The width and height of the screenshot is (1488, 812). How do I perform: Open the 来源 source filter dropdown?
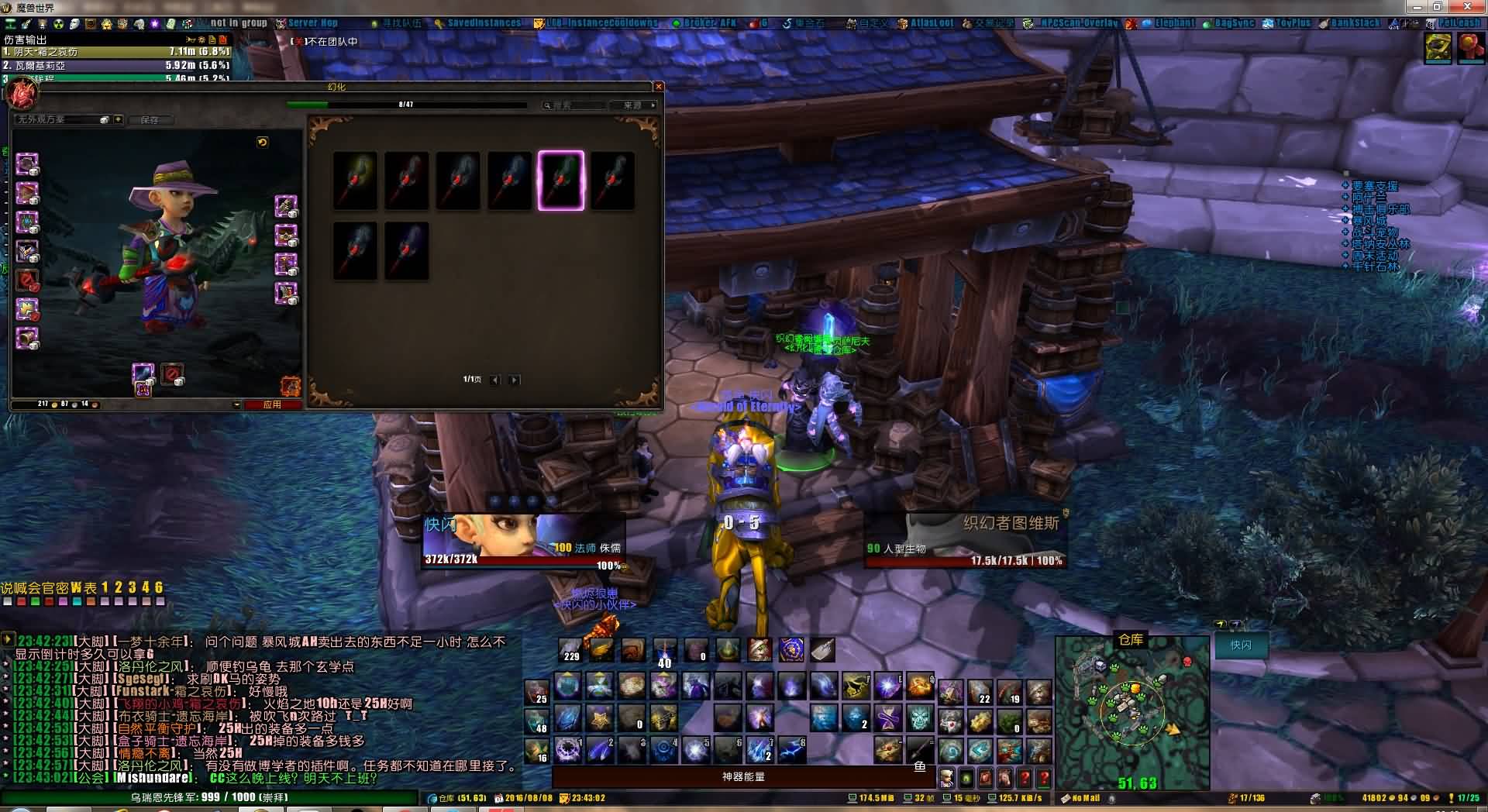pos(639,105)
